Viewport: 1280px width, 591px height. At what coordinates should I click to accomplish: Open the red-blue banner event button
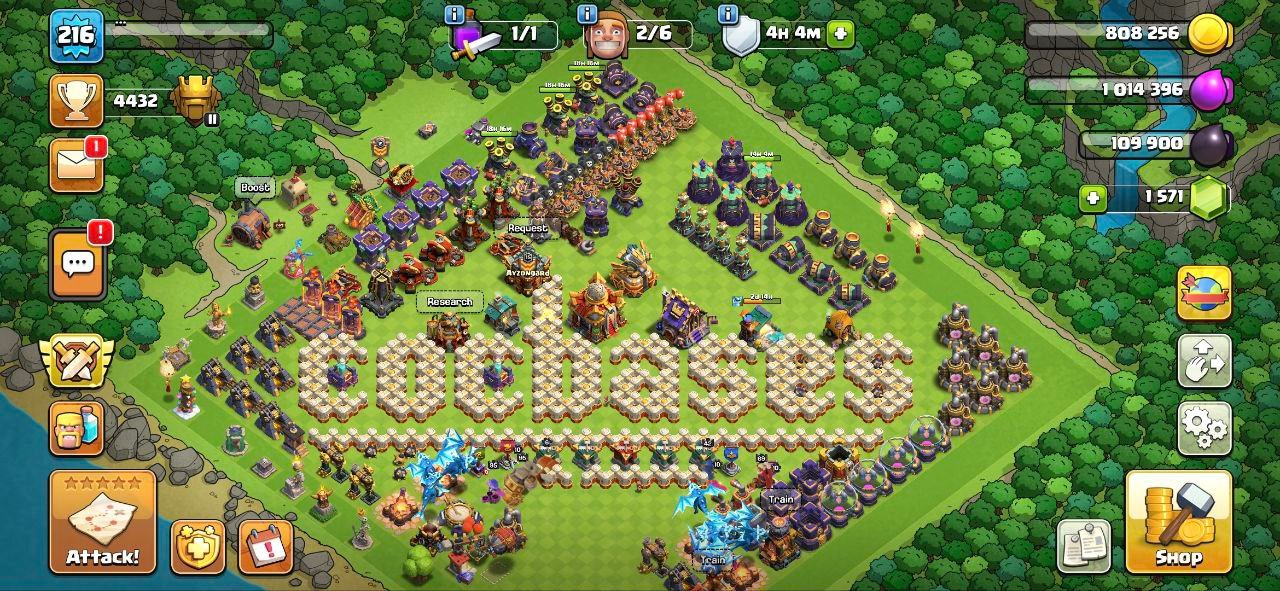pos(1204,293)
